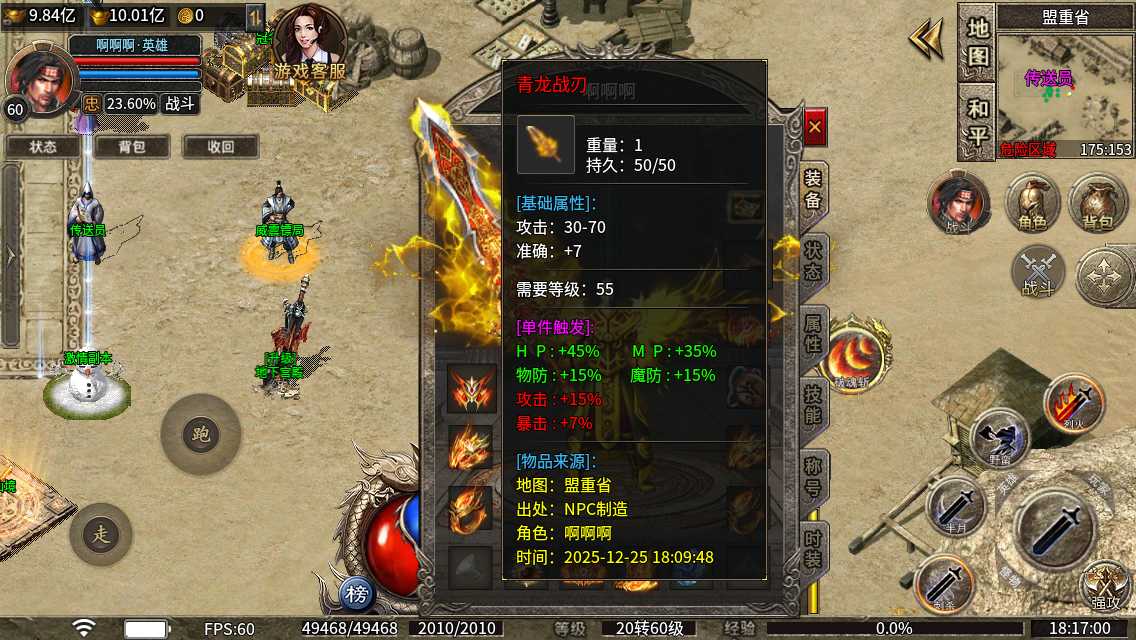Image resolution: width=1136 pixels, height=640 pixels.
Task: Open the 背包 bag pouch icon on right
Action: 1097,203
